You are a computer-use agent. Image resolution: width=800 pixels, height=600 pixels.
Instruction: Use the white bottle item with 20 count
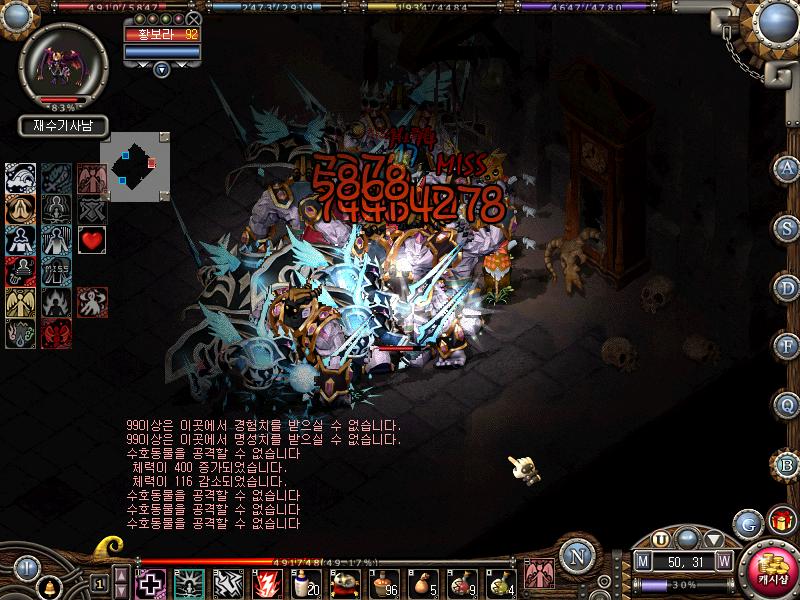pyautogui.click(x=304, y=583)
